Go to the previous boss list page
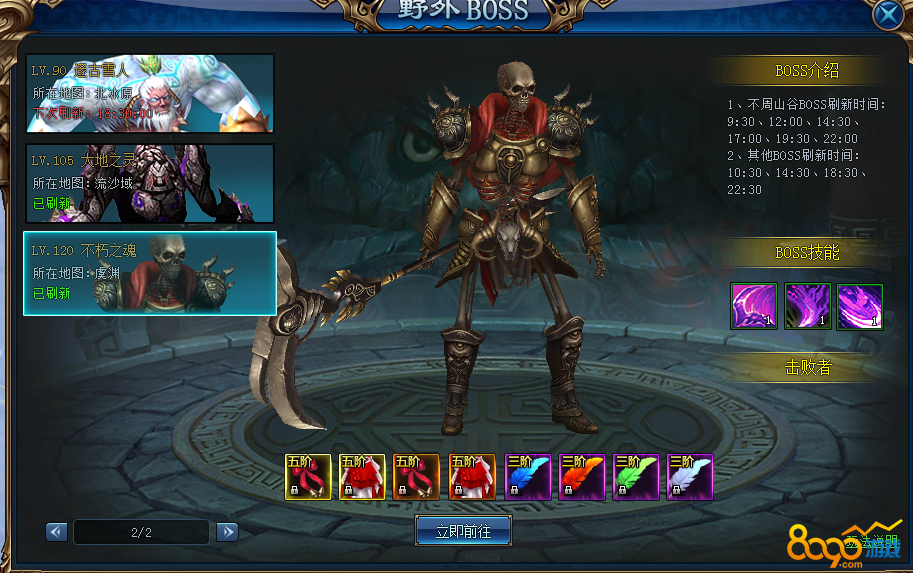 coord(57,532)
